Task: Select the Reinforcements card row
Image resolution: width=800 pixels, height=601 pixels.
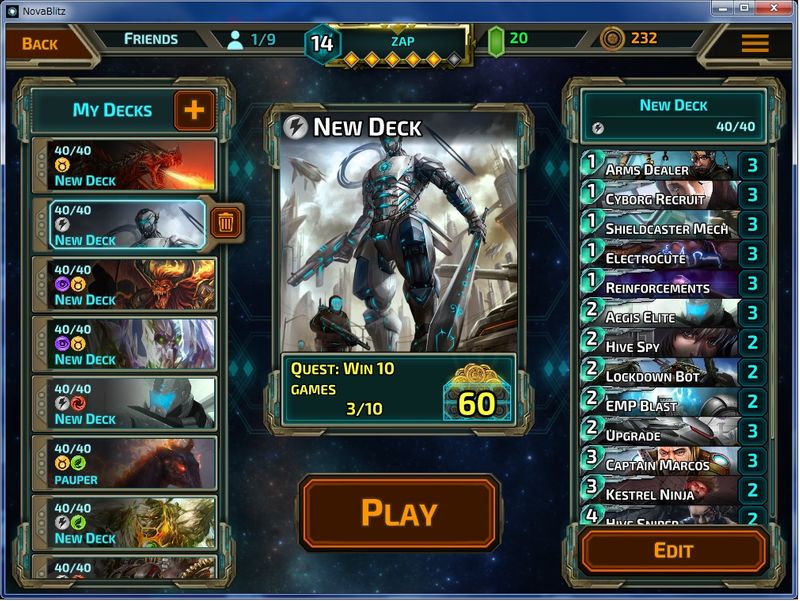Action: 660,284
